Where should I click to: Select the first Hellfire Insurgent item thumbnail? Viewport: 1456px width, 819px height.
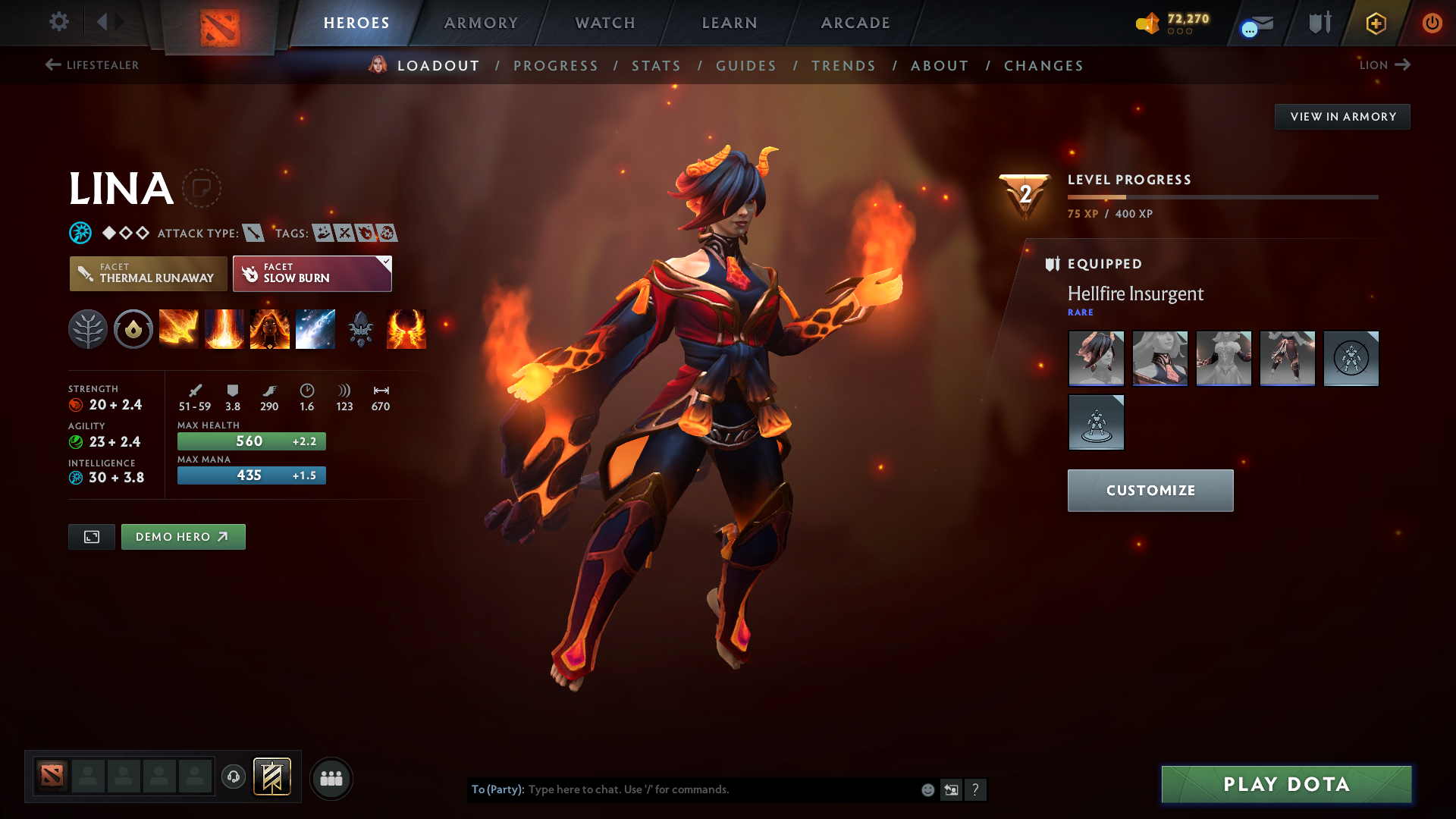1096,359
